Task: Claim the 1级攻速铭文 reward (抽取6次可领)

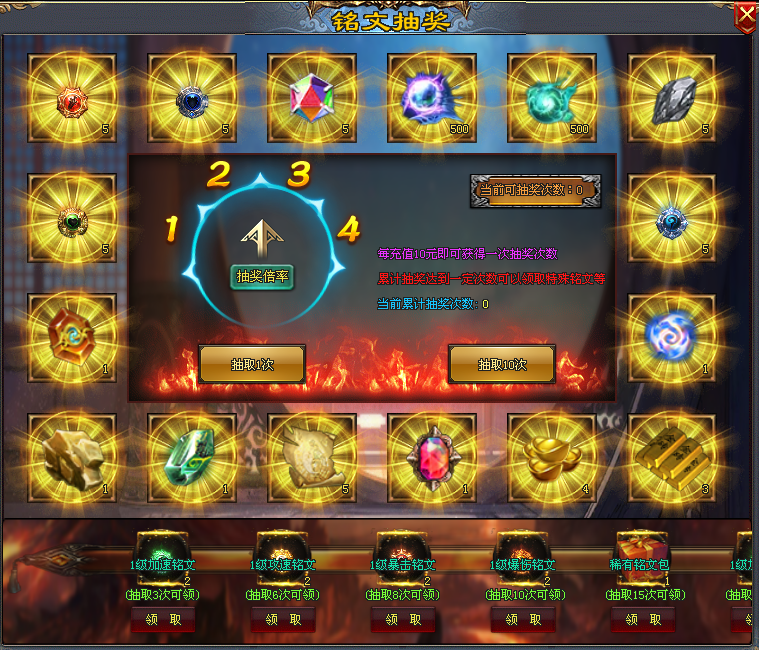Action: click(x=280, y=620)
